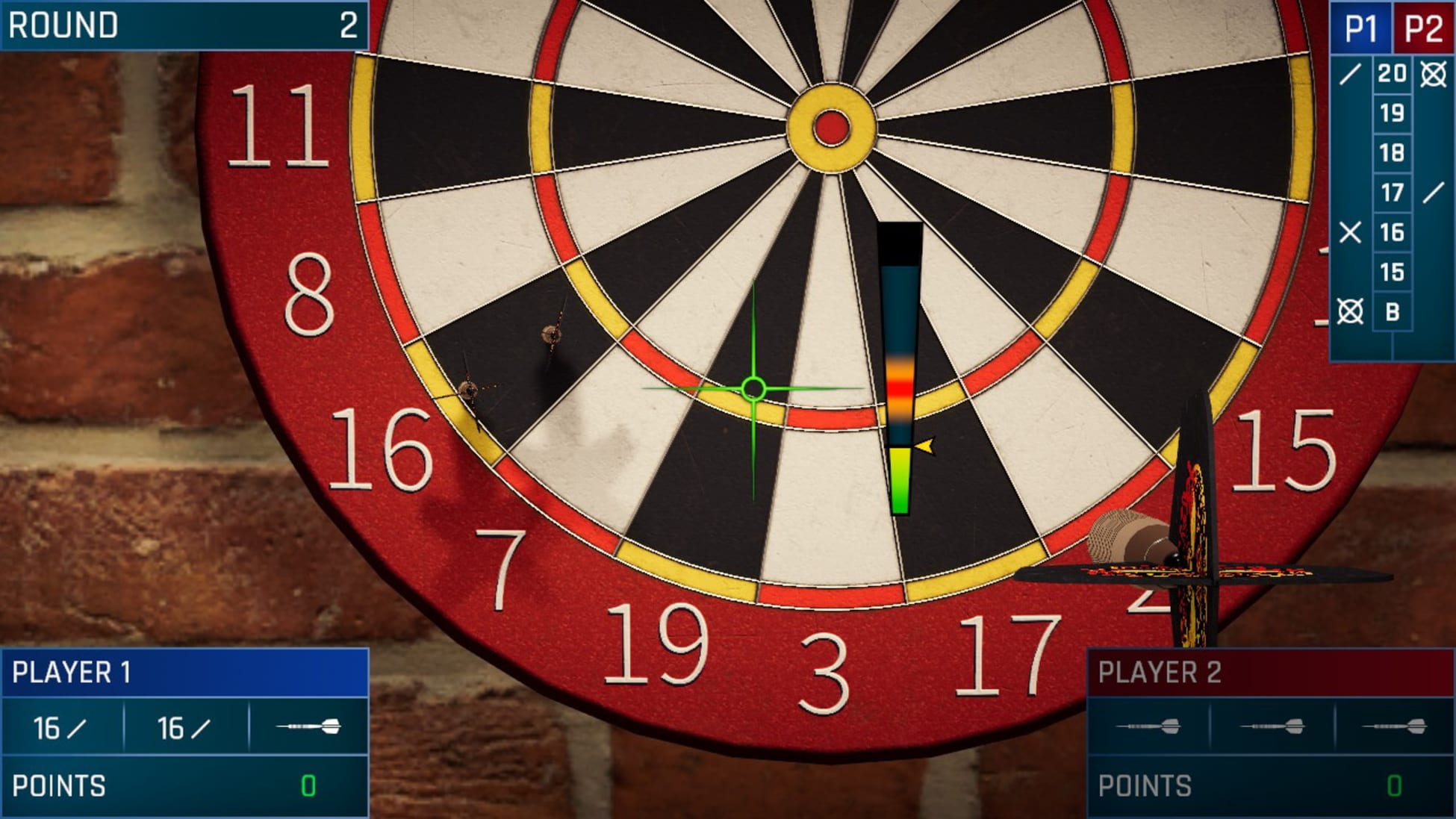Click the green aiming crosshair on the board
Screen dimensions: 1456x819
754,389
